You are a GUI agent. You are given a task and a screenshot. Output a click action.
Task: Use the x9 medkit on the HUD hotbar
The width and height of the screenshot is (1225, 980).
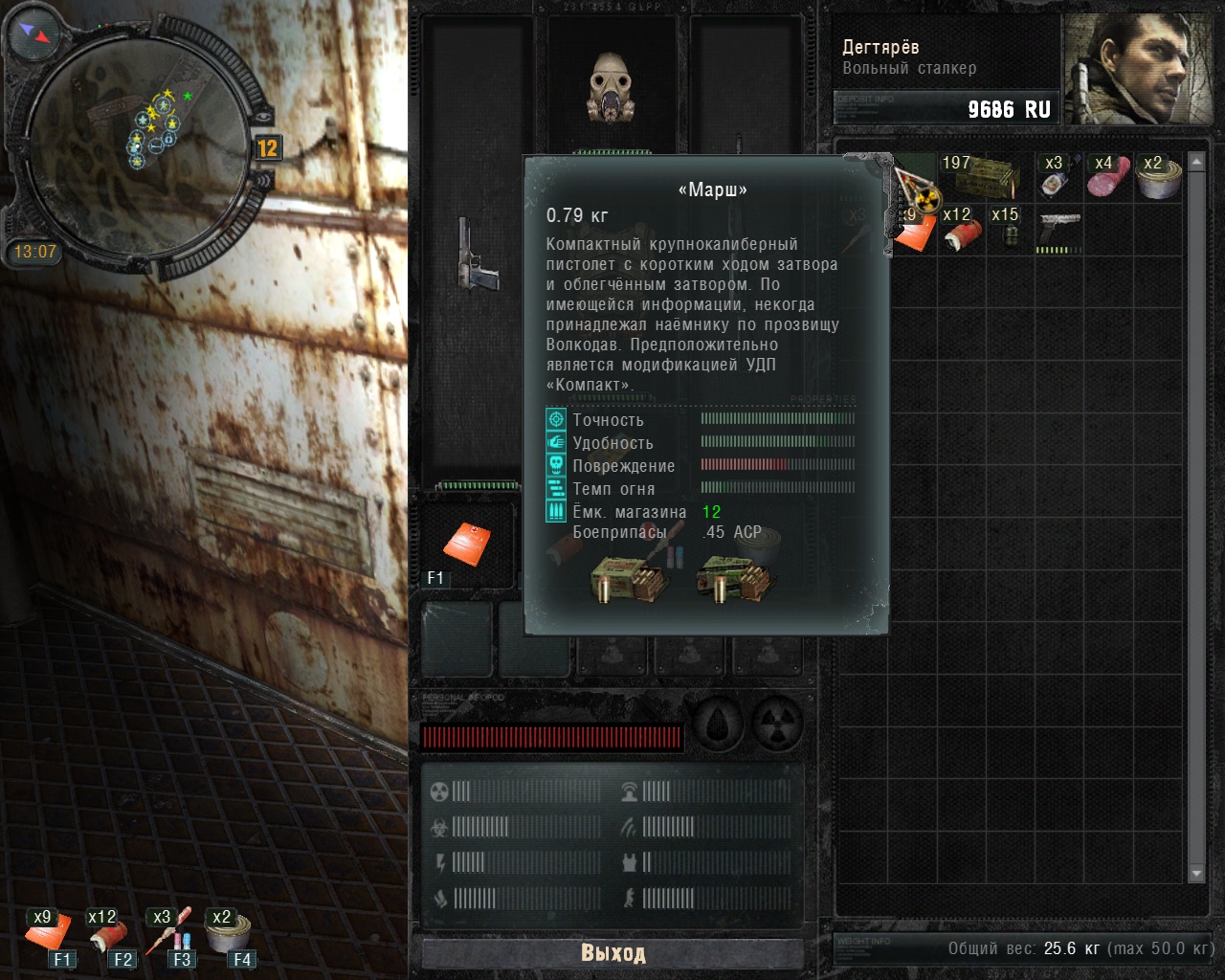tap(48, 933)
